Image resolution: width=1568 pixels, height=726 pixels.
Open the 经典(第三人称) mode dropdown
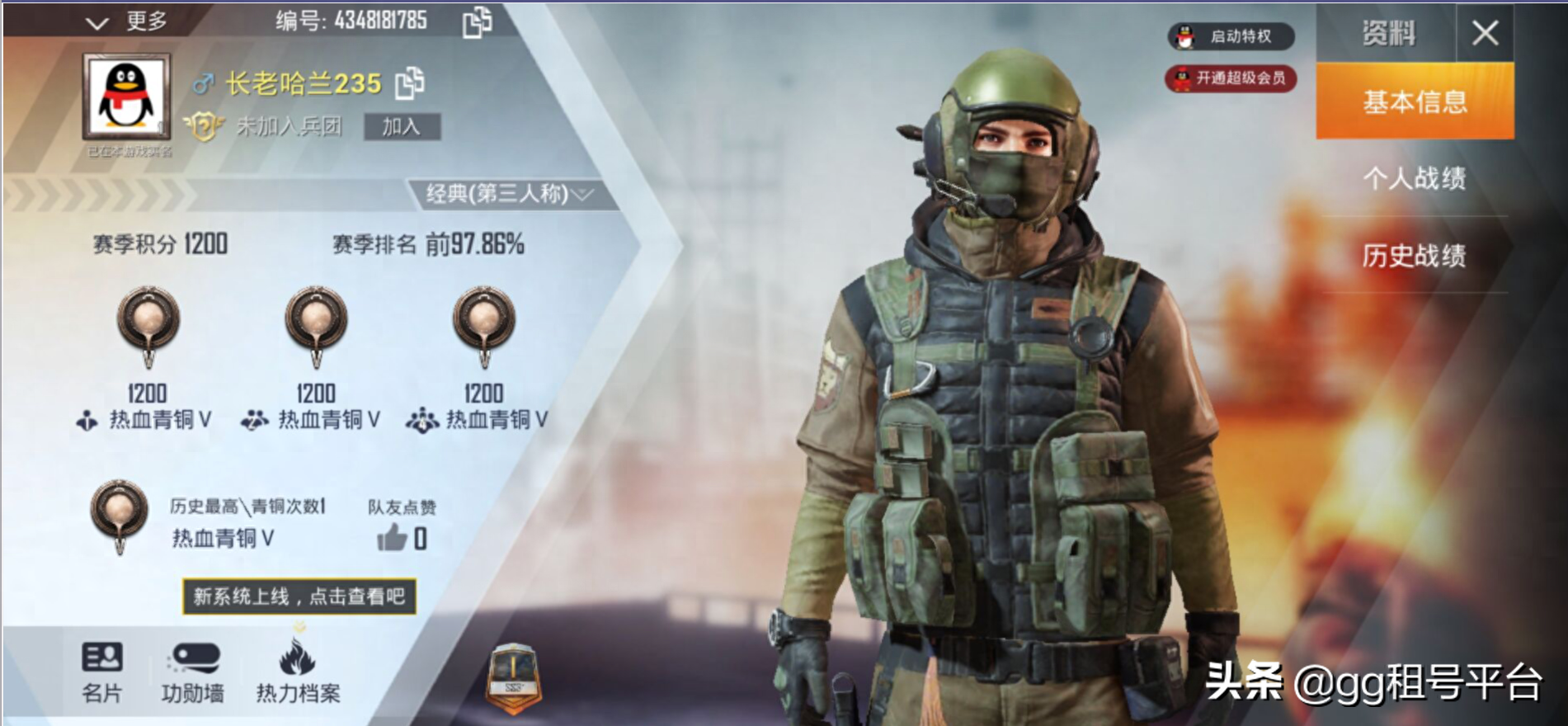(510, 195)
